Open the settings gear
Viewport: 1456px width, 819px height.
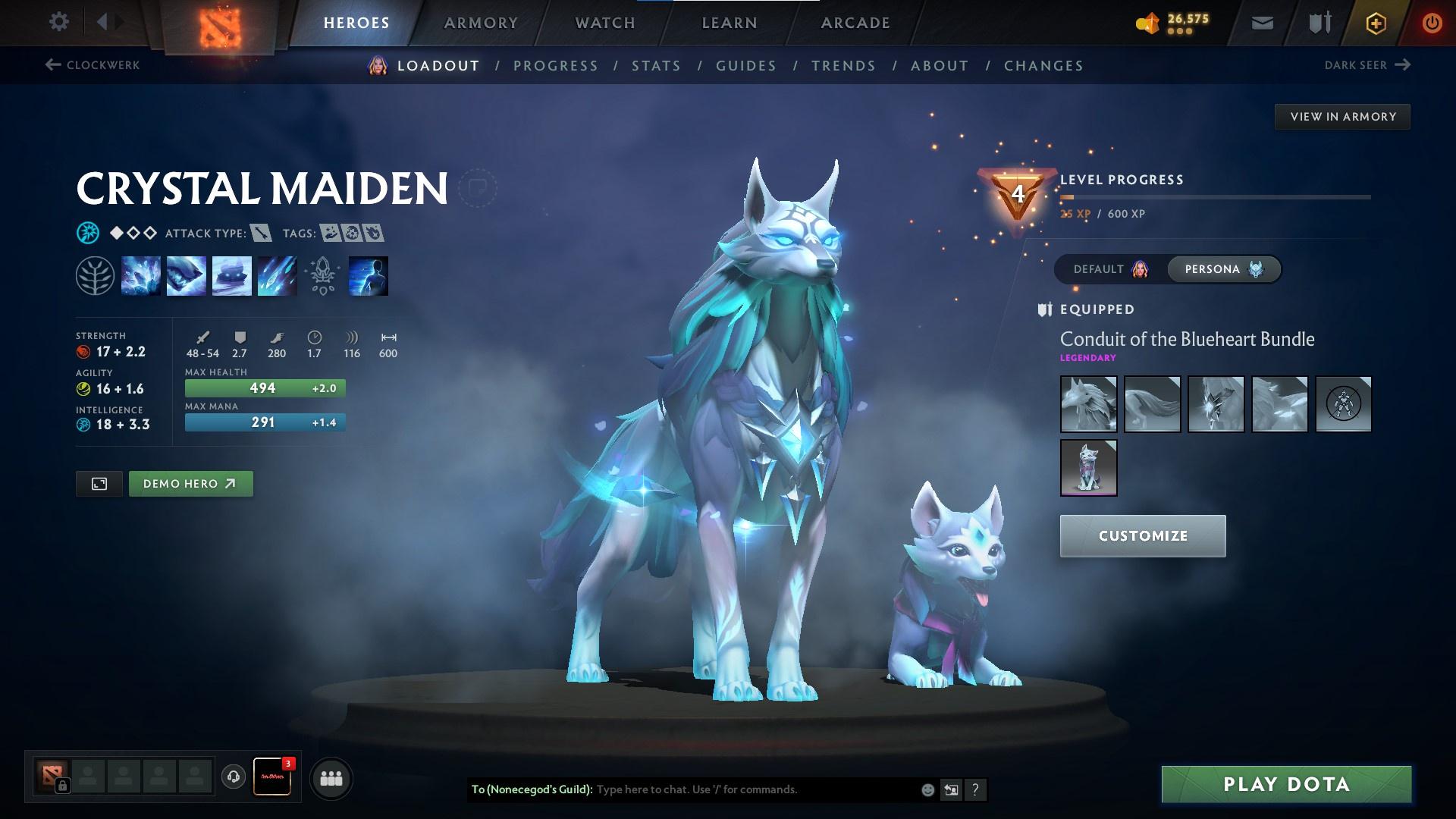58,22
